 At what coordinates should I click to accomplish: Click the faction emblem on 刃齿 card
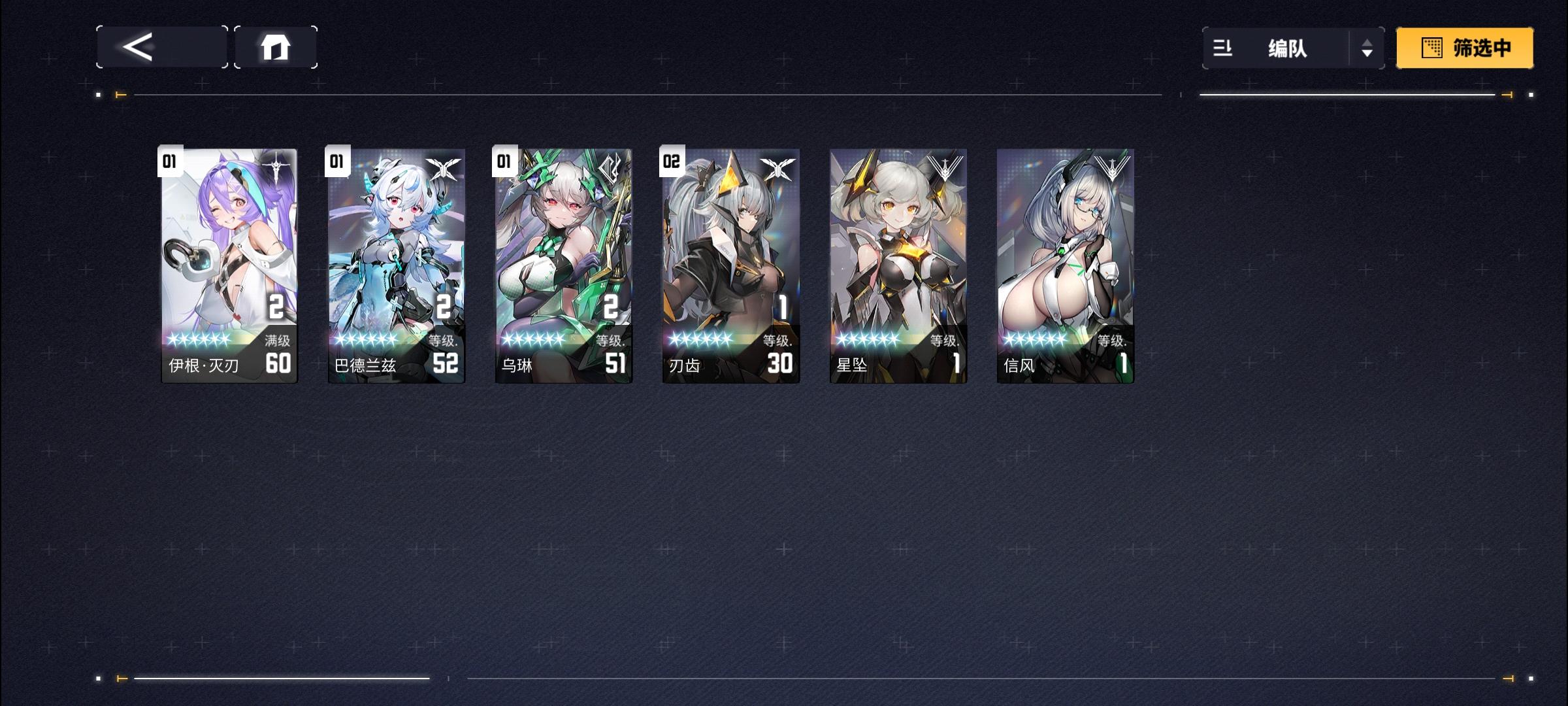(779, 169)
